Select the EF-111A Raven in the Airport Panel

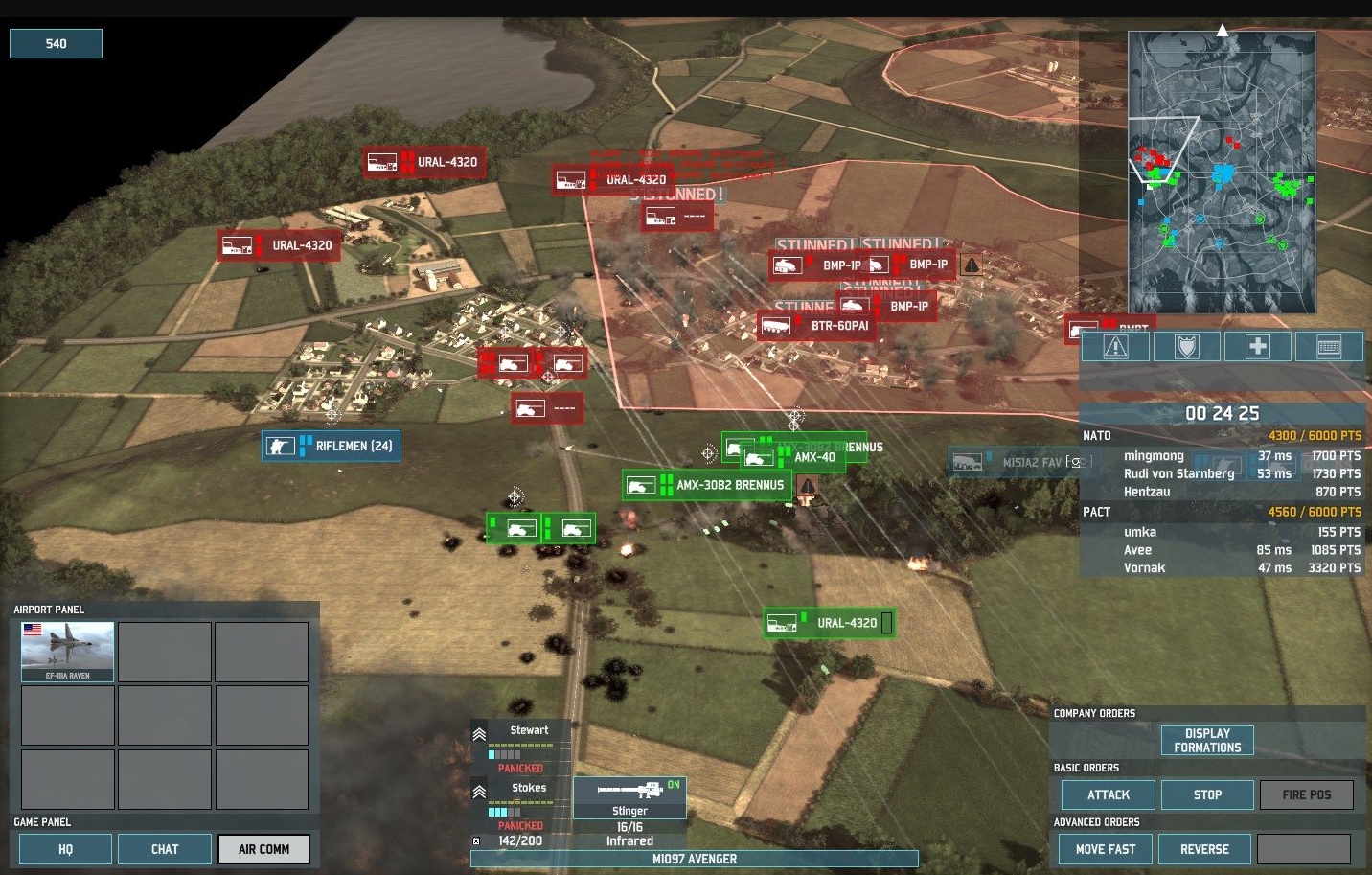pos(66,651)
